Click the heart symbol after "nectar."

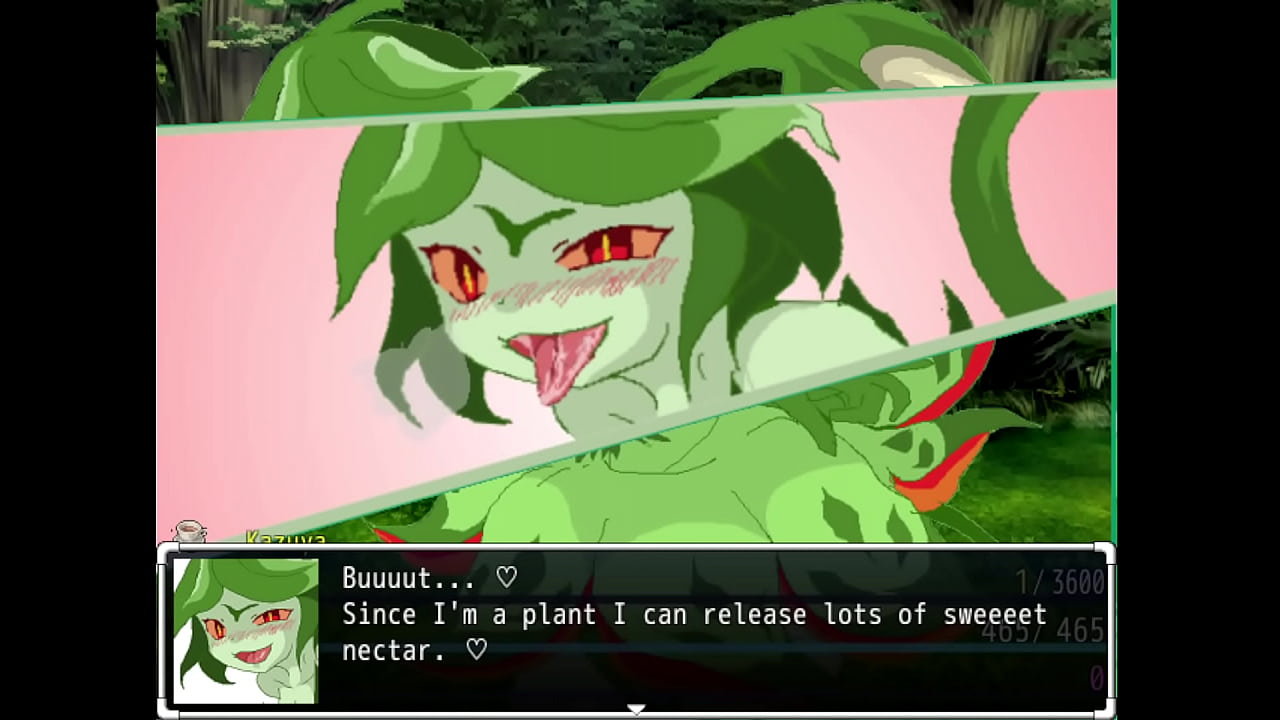(476, 651)
